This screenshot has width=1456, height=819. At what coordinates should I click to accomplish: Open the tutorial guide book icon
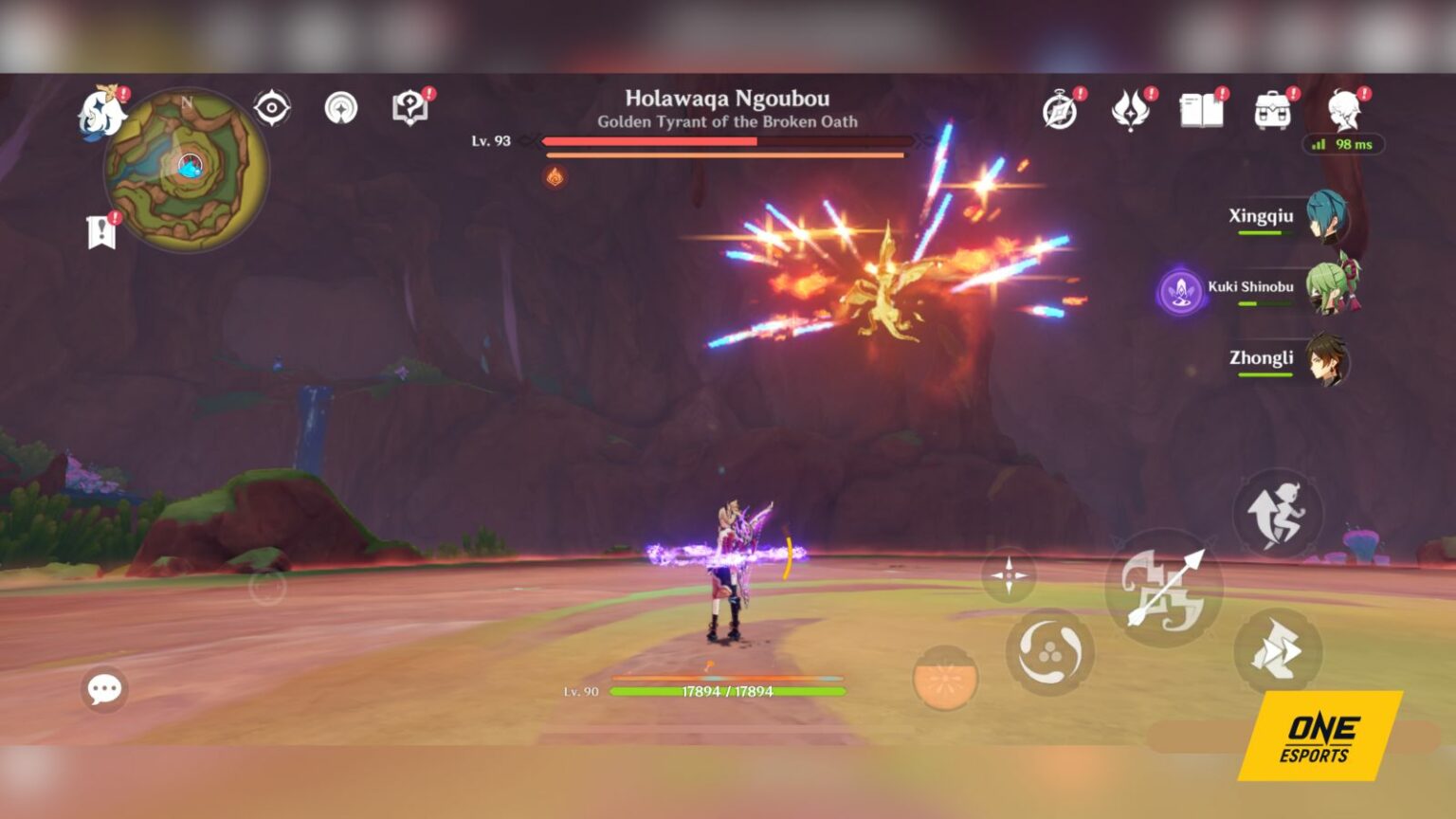pyautogui.click(x=408, y=106)
